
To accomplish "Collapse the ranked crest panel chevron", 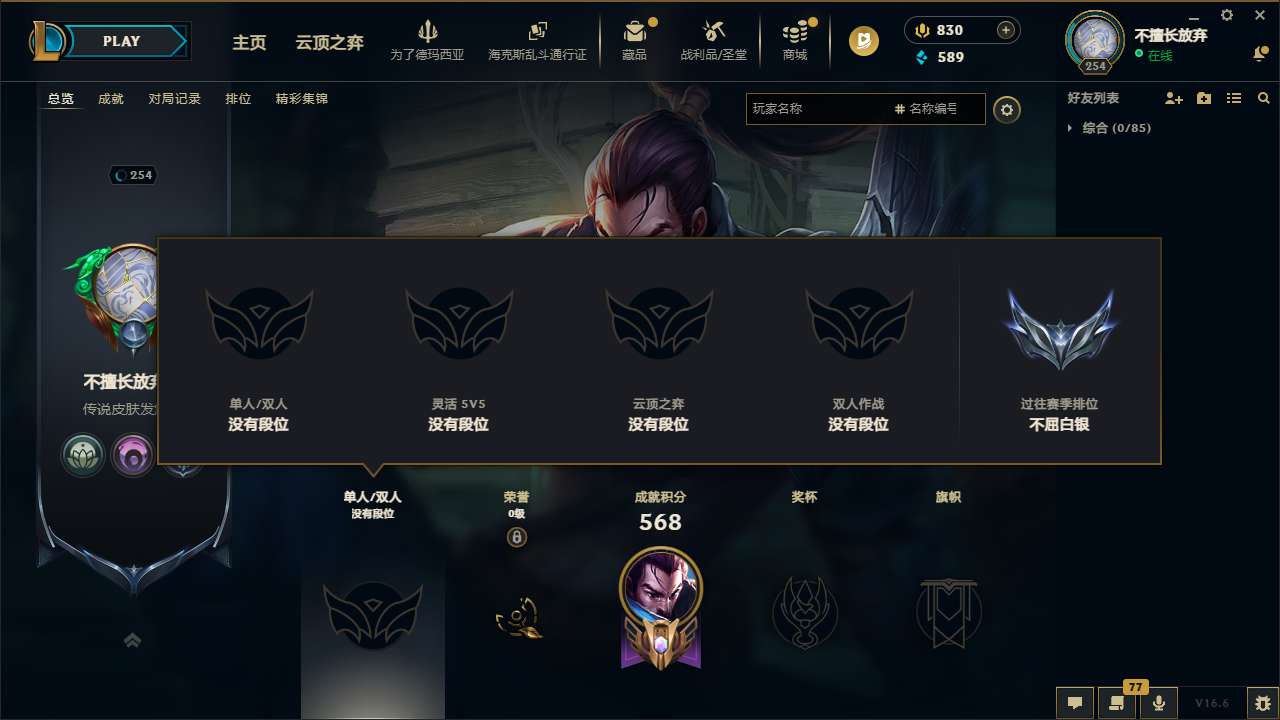I will pyautogui.click(x=131, y=639).
